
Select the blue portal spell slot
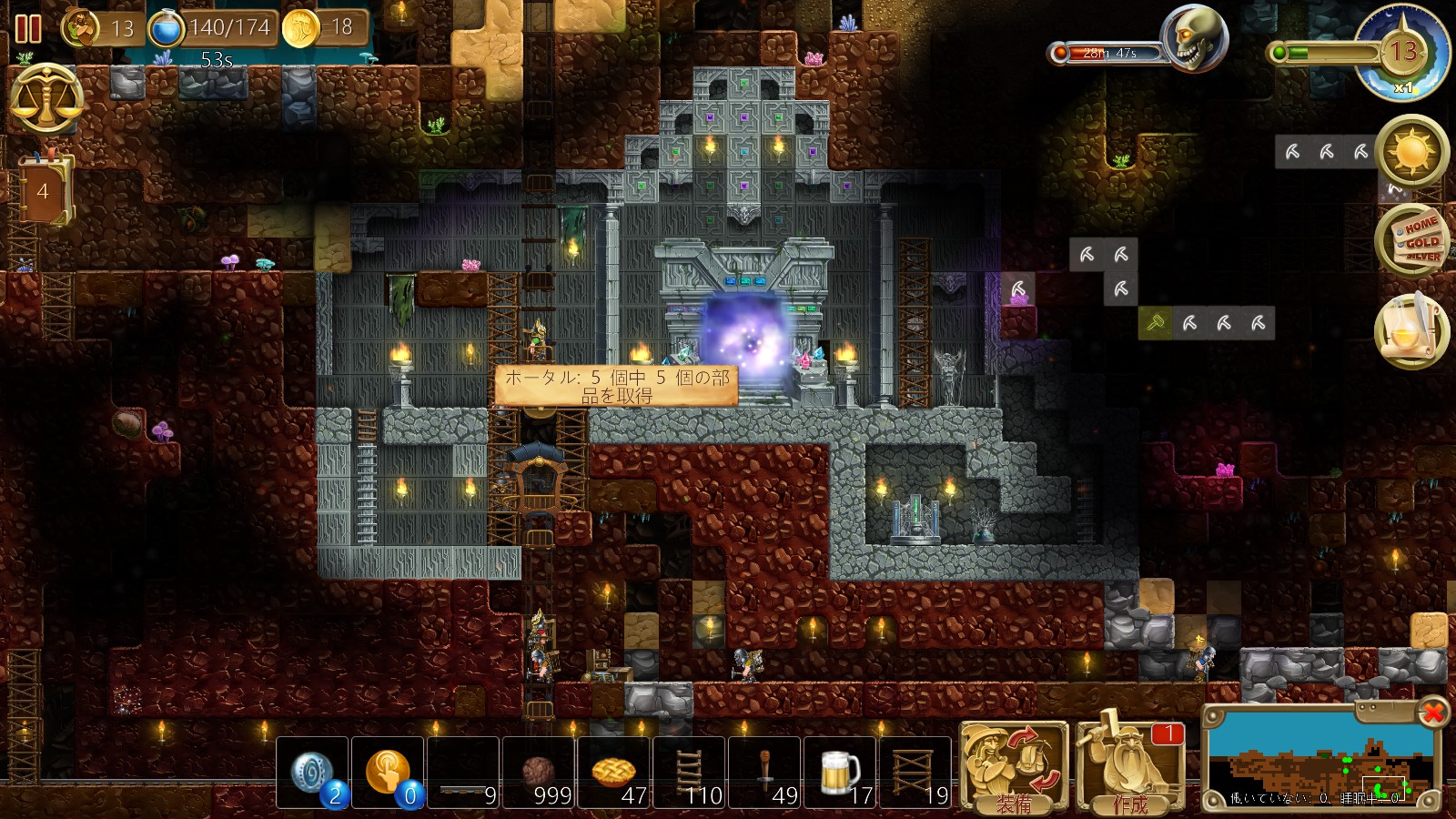pos(313,773)
